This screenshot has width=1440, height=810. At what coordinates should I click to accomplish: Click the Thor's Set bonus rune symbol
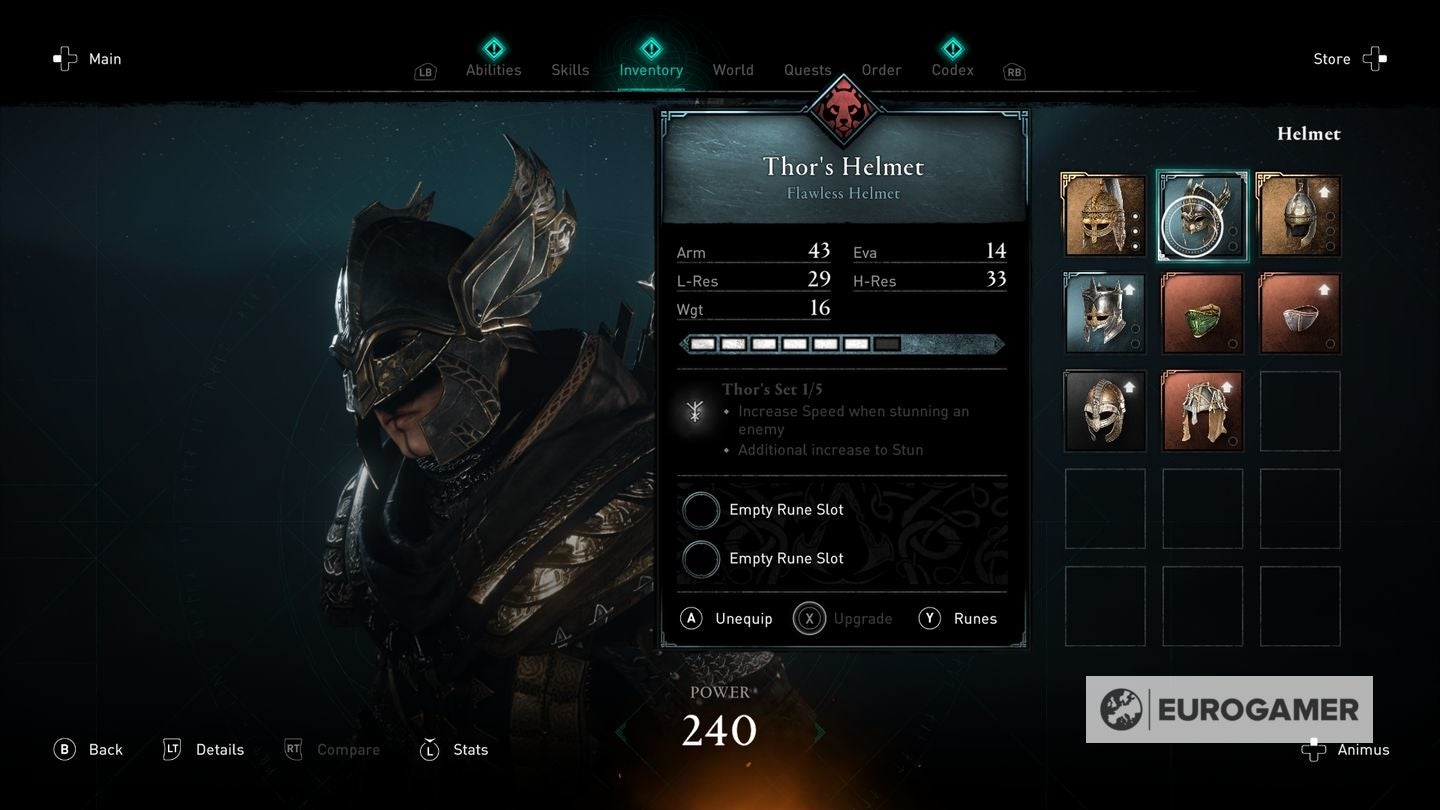[x=696, y=412]
